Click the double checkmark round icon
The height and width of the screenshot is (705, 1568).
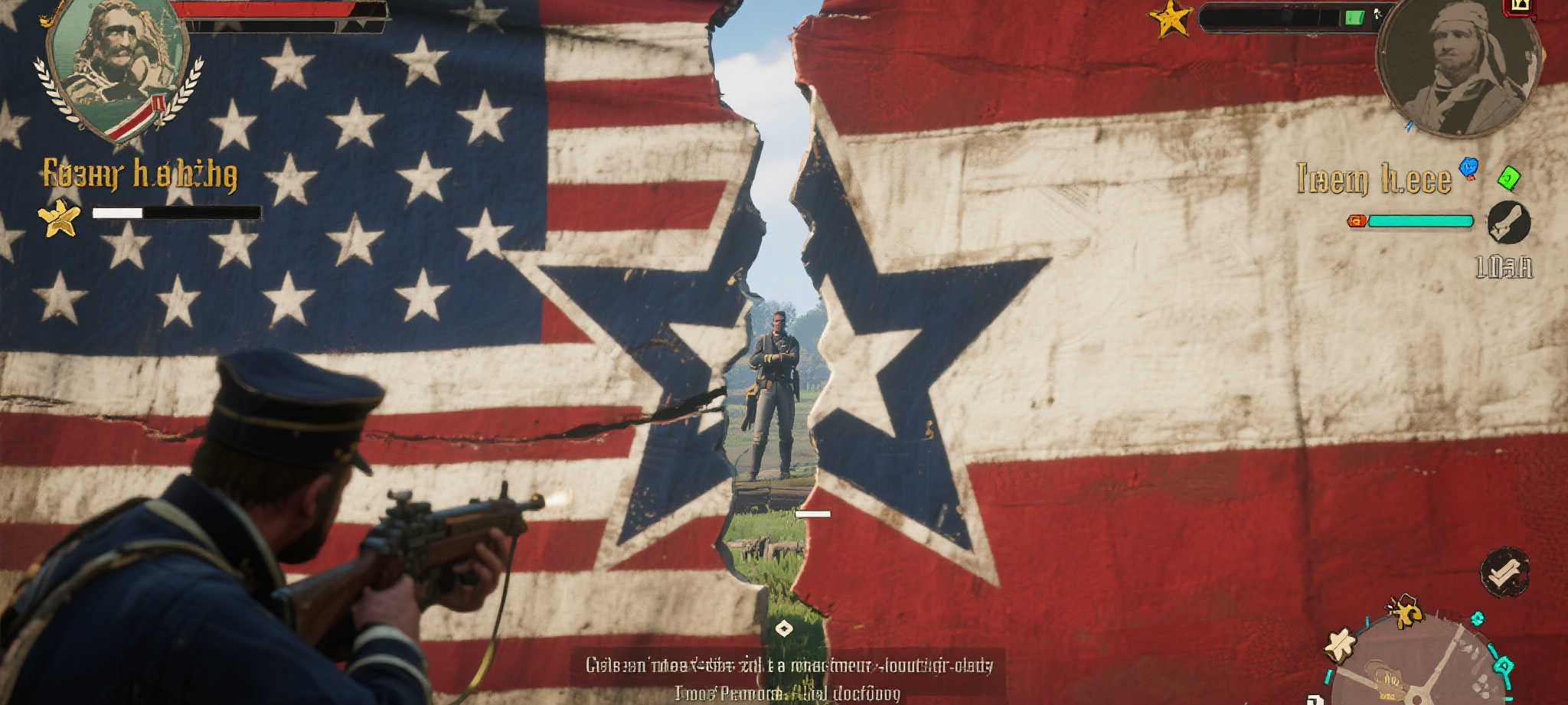tap(1504, 572)
